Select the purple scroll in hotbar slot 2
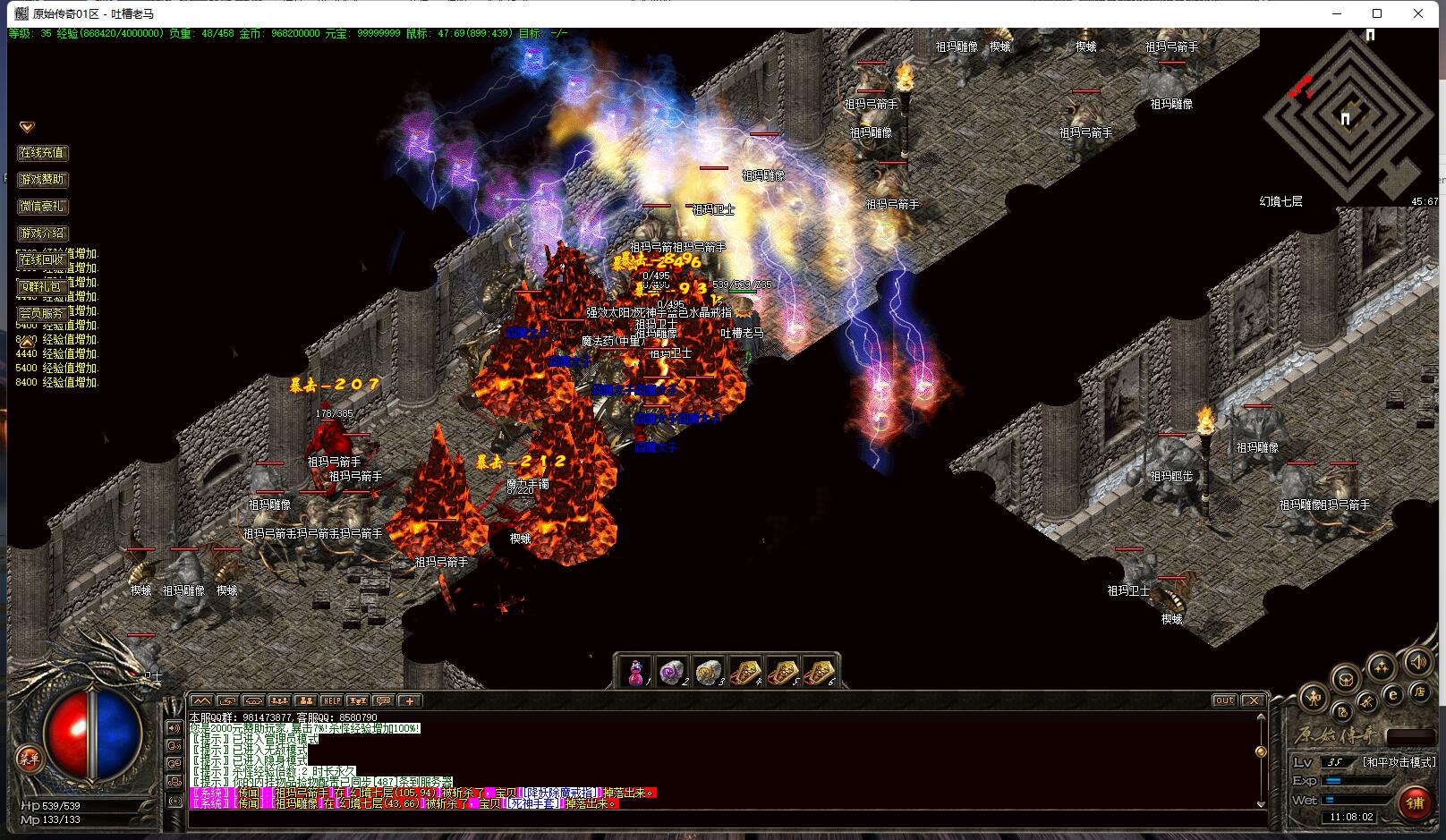 click(673, 673)
